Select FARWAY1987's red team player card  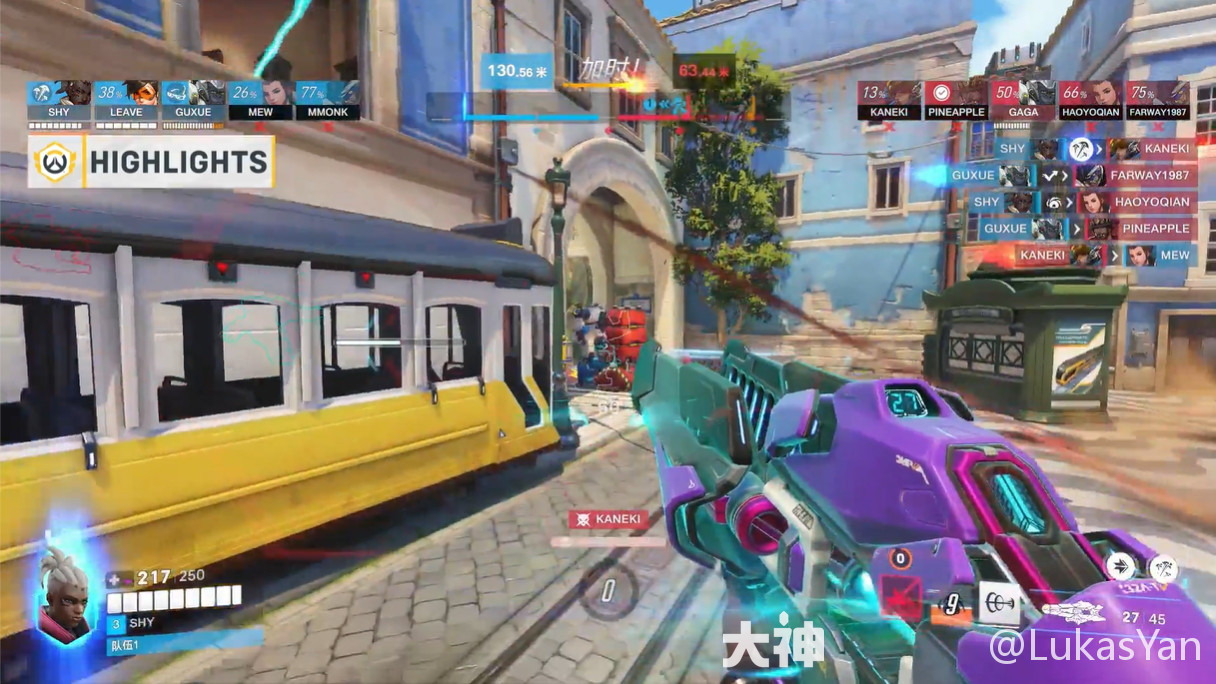(1158, 100)
